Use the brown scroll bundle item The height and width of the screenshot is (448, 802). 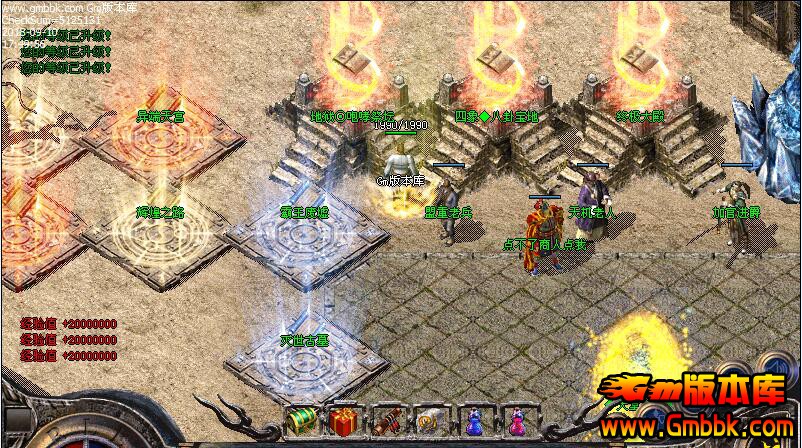tap(387, 421)
